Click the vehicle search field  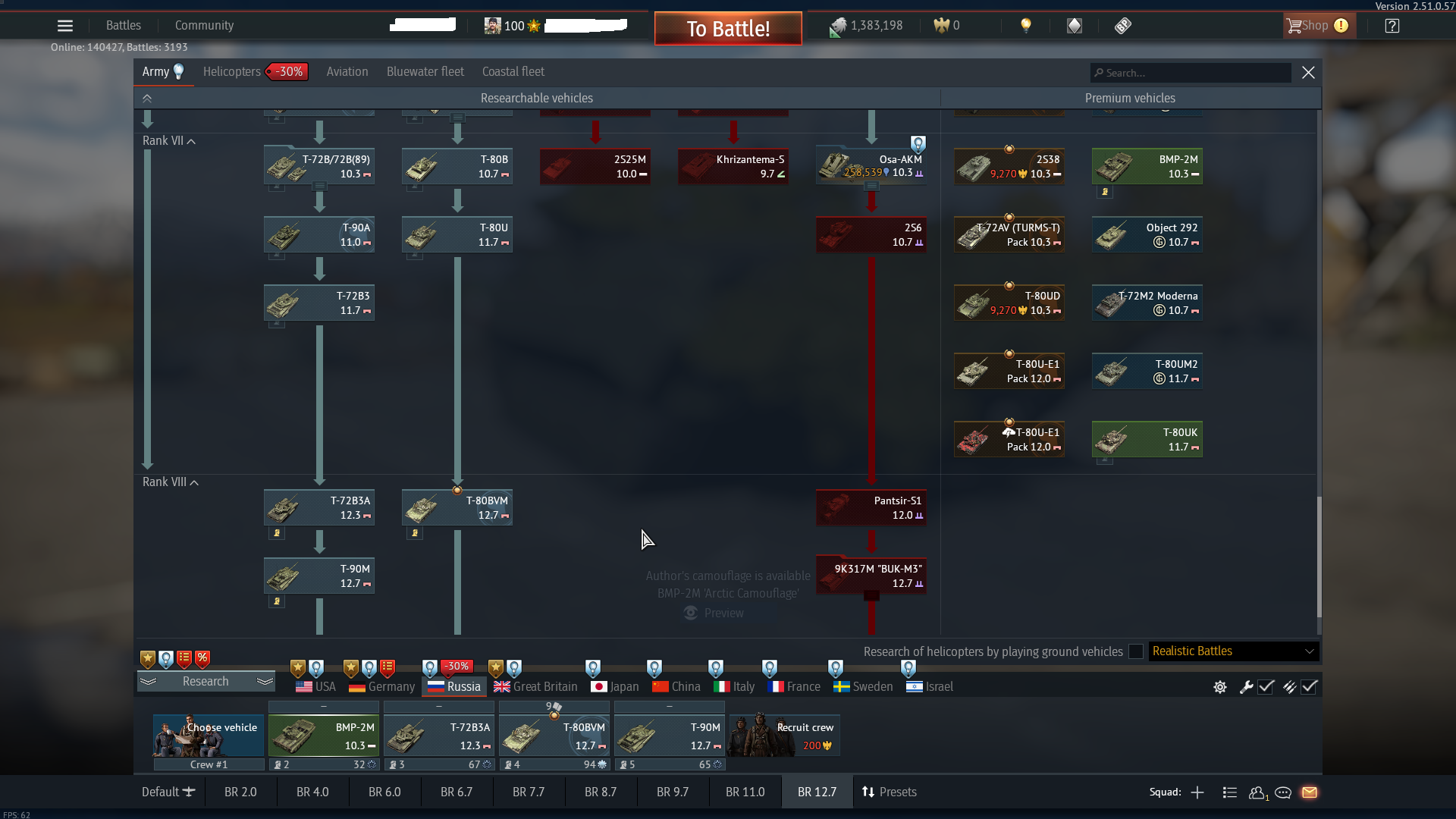point(1190,73)
